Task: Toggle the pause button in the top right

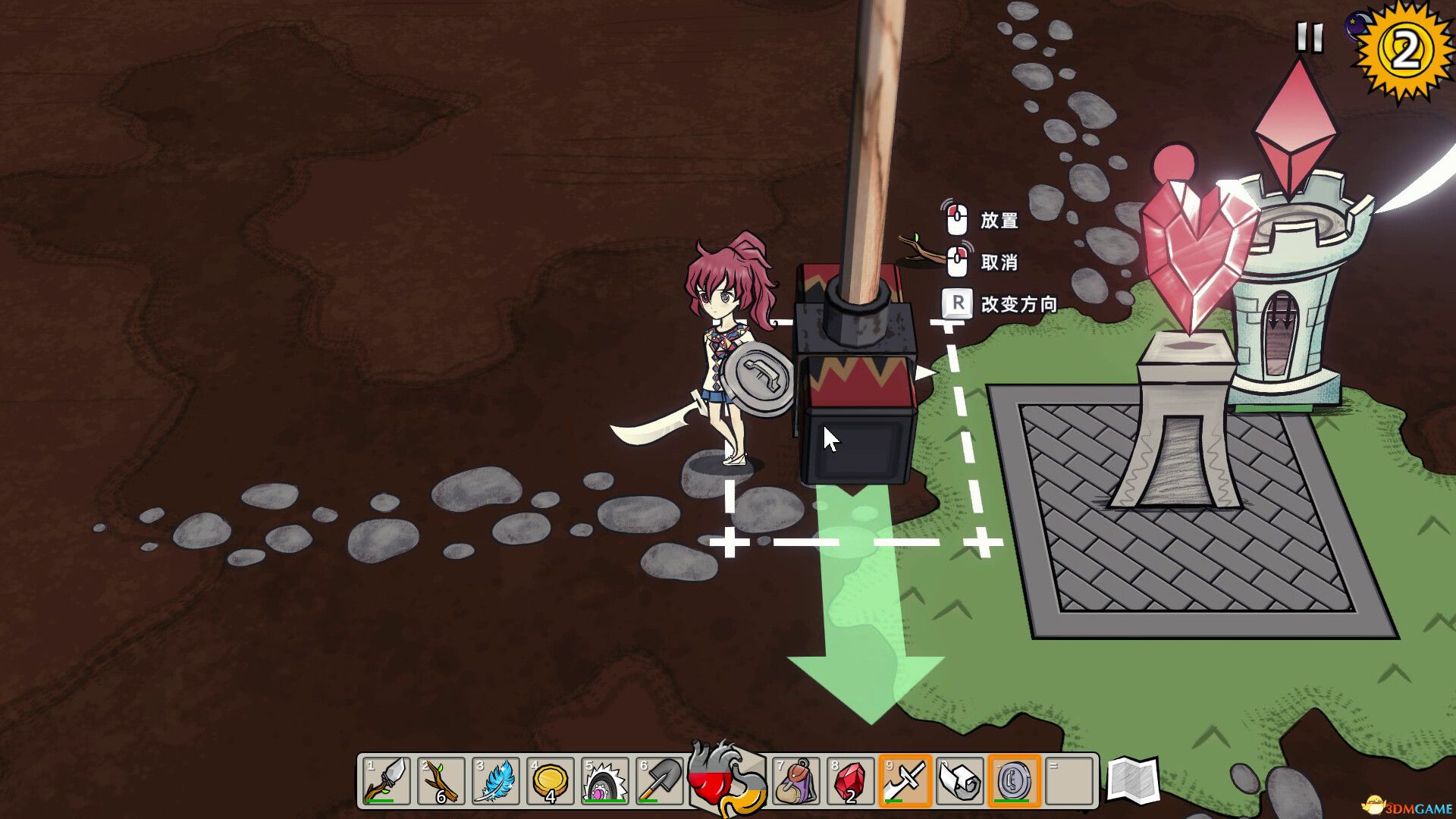Action: (x=1309, y=36)
